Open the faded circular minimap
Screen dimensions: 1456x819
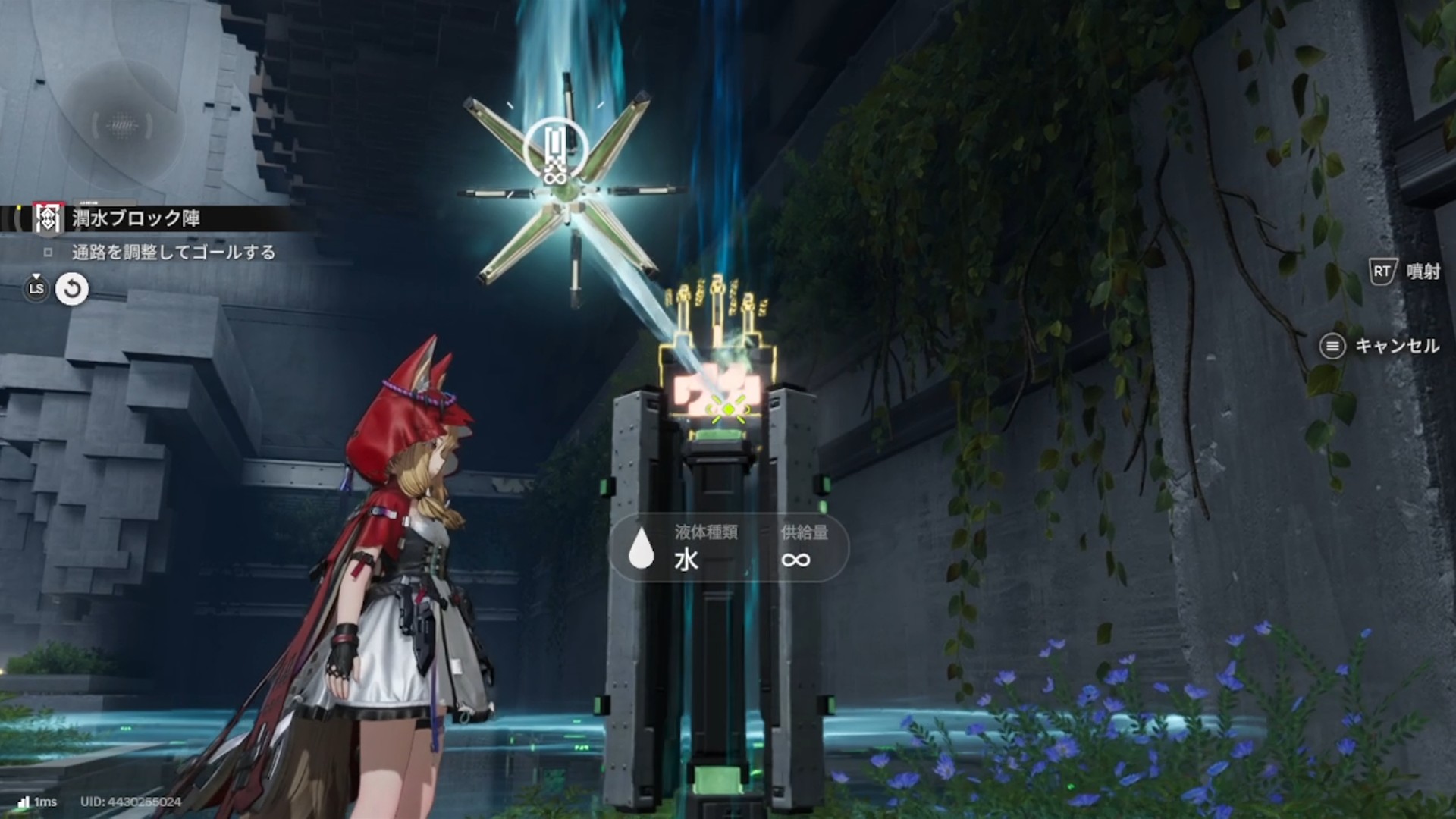point(121,125)
